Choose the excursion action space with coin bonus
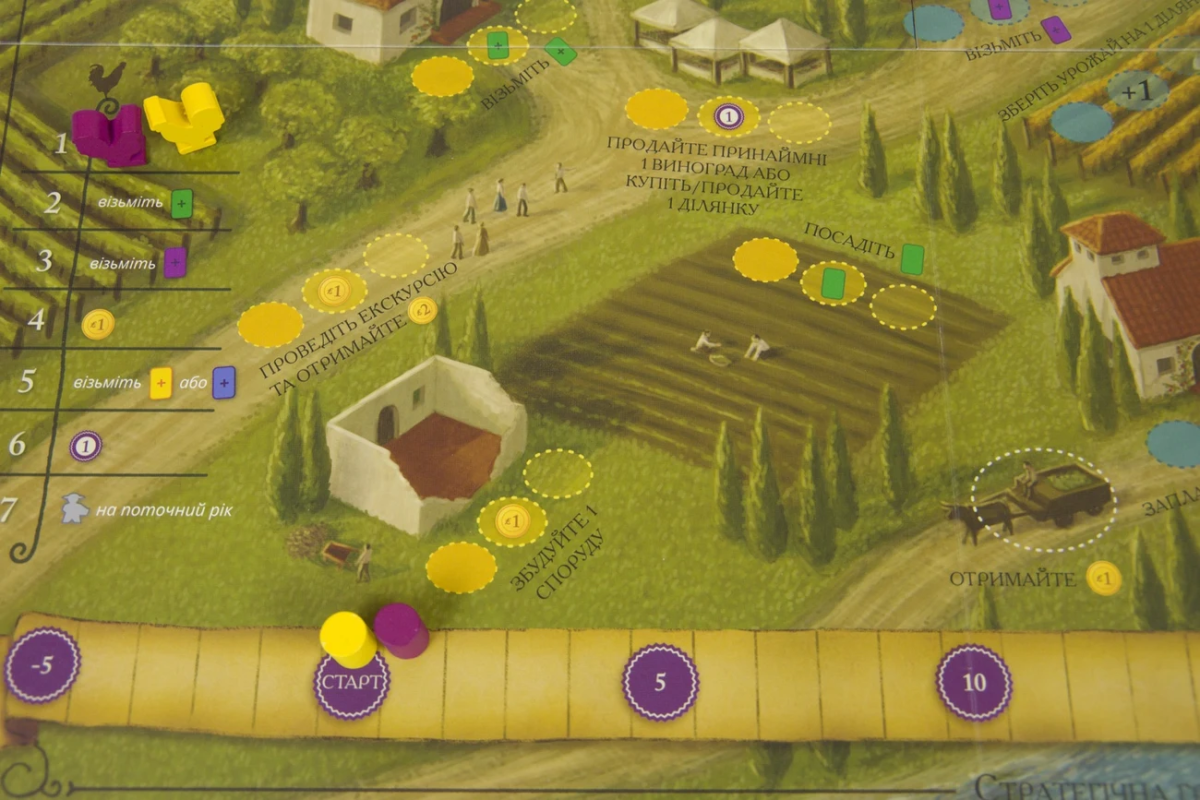This screenshot has width=1200, height=800. 334,291
